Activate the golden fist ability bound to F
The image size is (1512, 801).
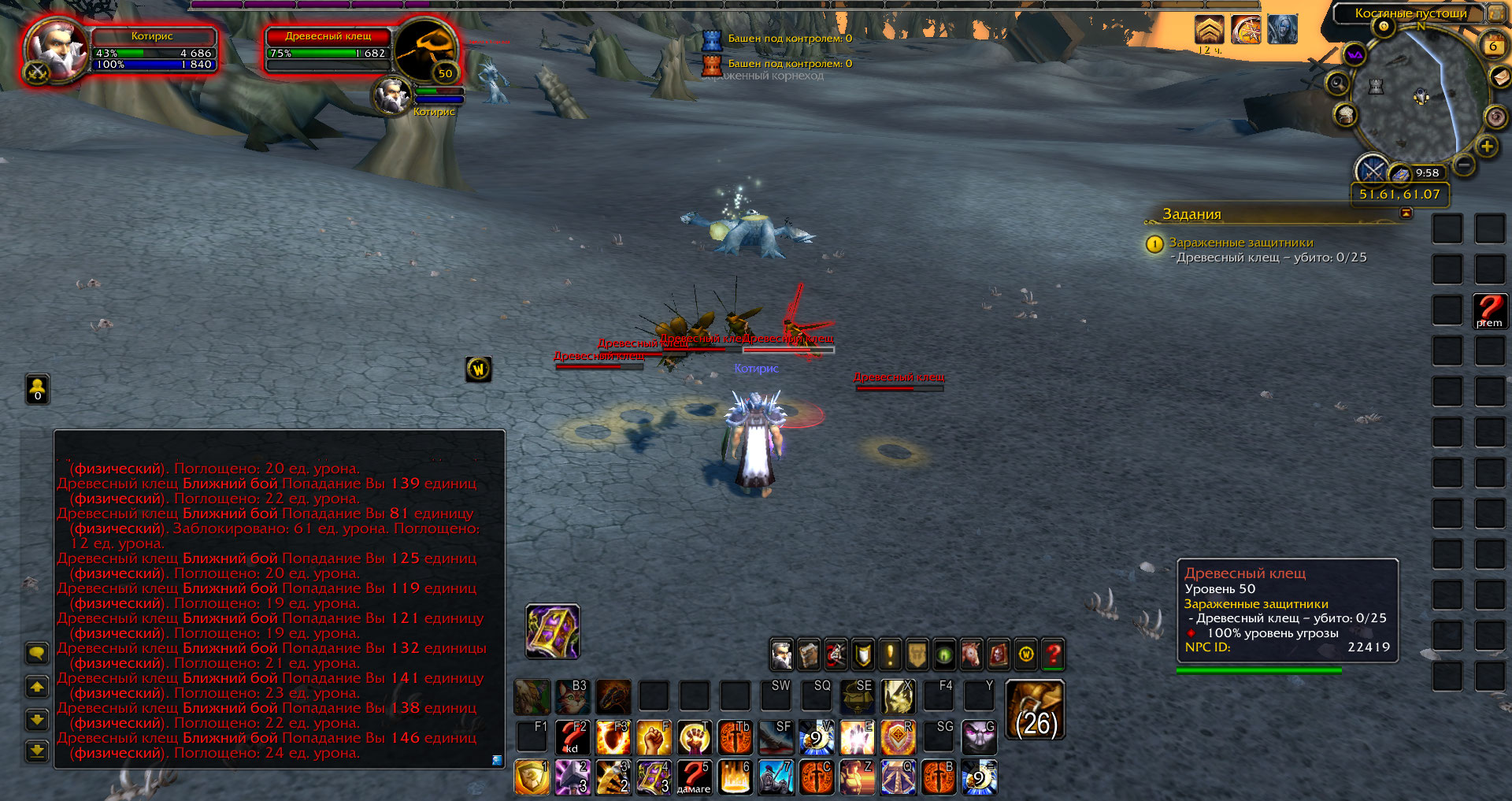(654, 738)
